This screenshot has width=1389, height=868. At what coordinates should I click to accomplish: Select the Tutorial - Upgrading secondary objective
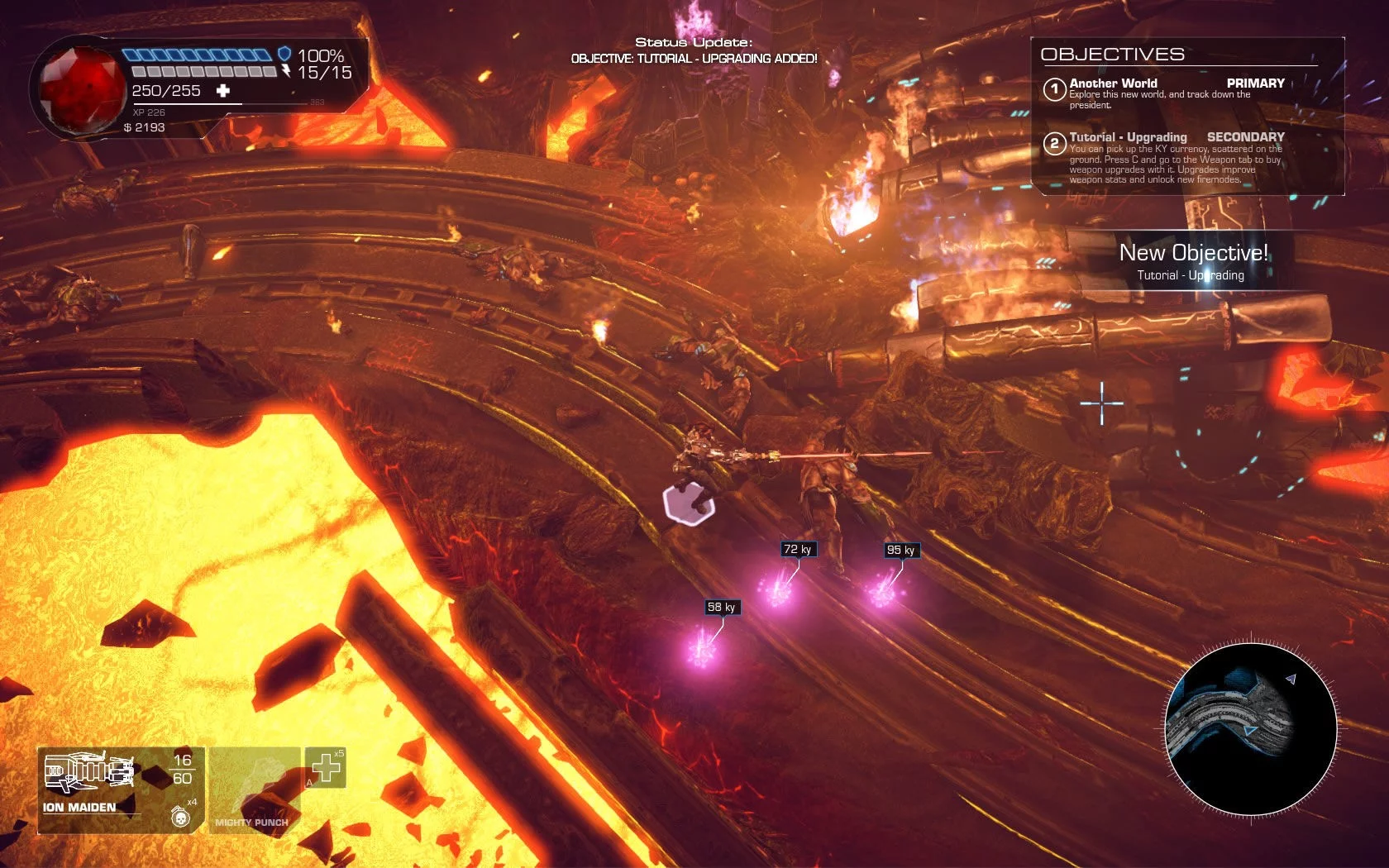pos(1164,157)
